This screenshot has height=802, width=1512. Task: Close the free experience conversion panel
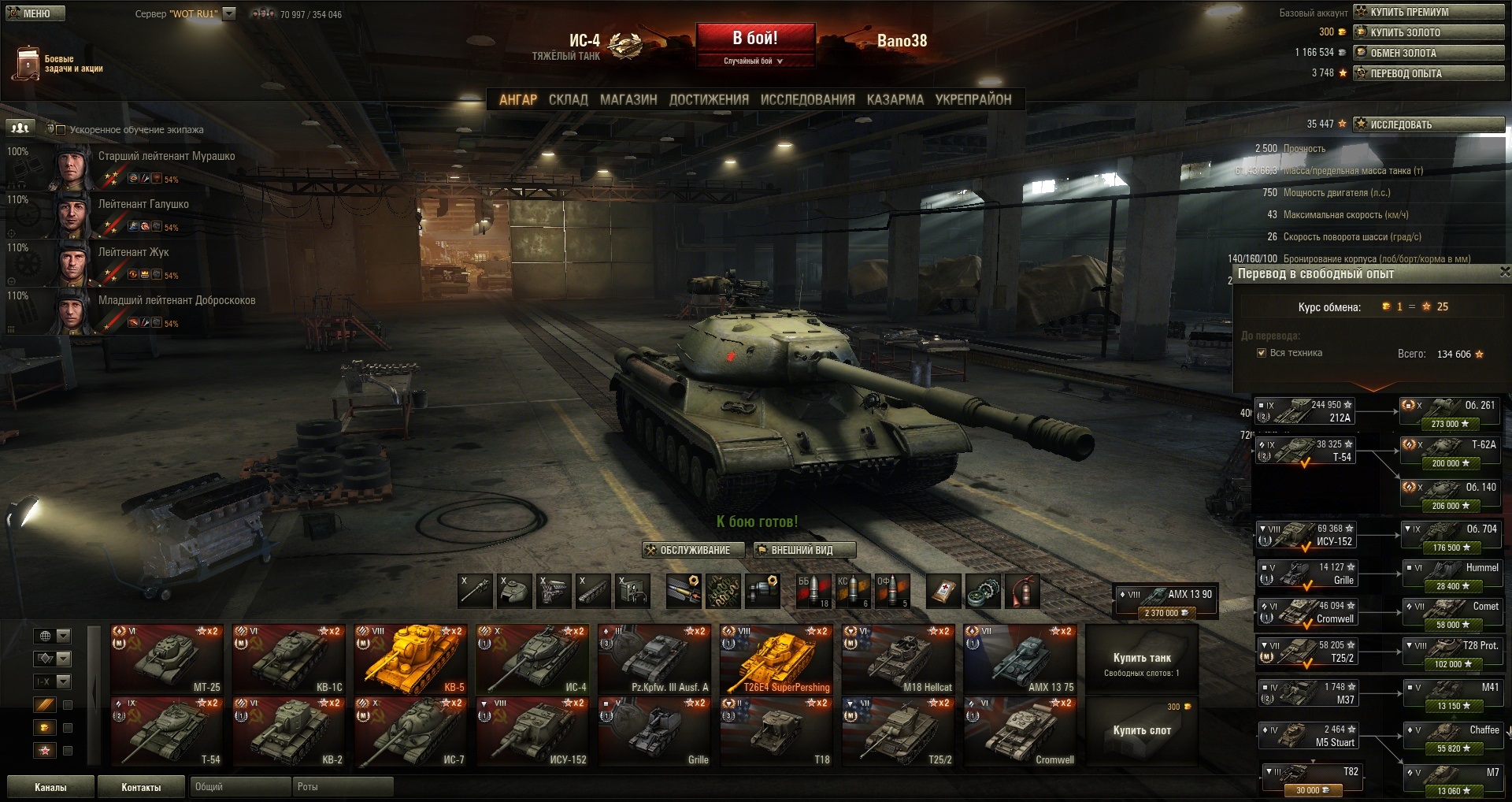pos(1504,273)
